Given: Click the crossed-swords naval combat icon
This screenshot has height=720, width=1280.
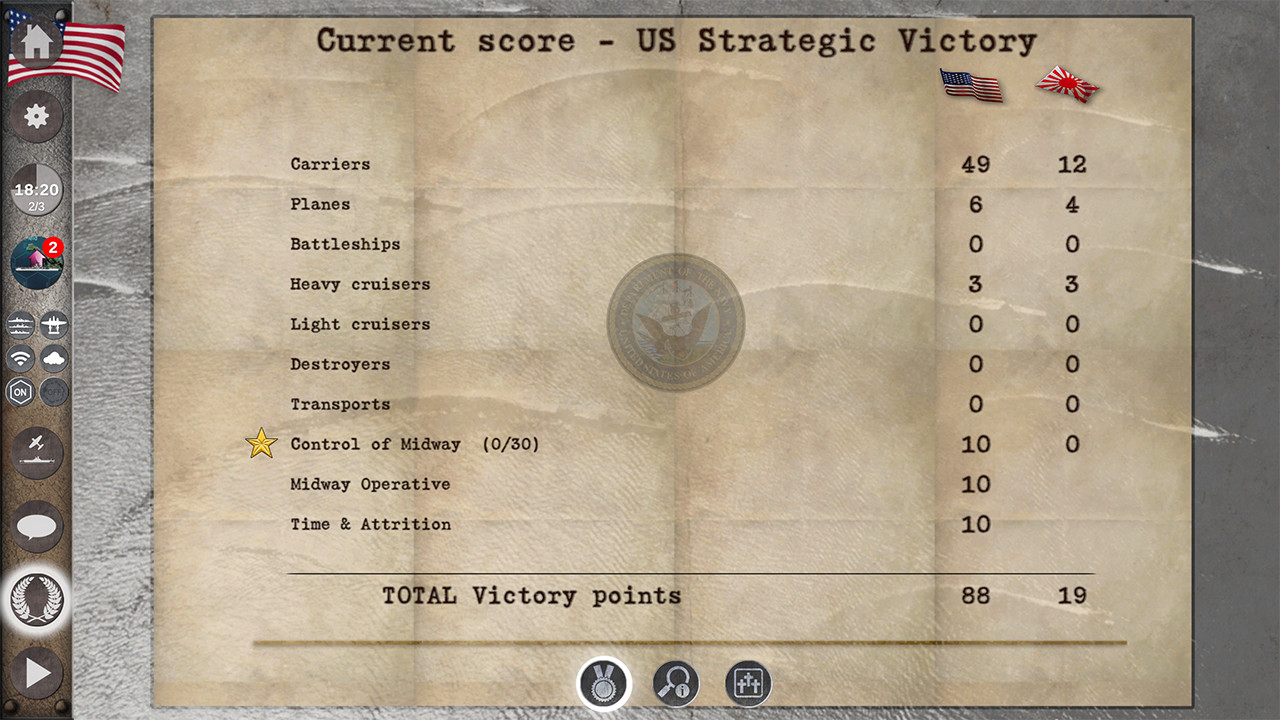Looking at the screenshot, I should coord(37,452).
